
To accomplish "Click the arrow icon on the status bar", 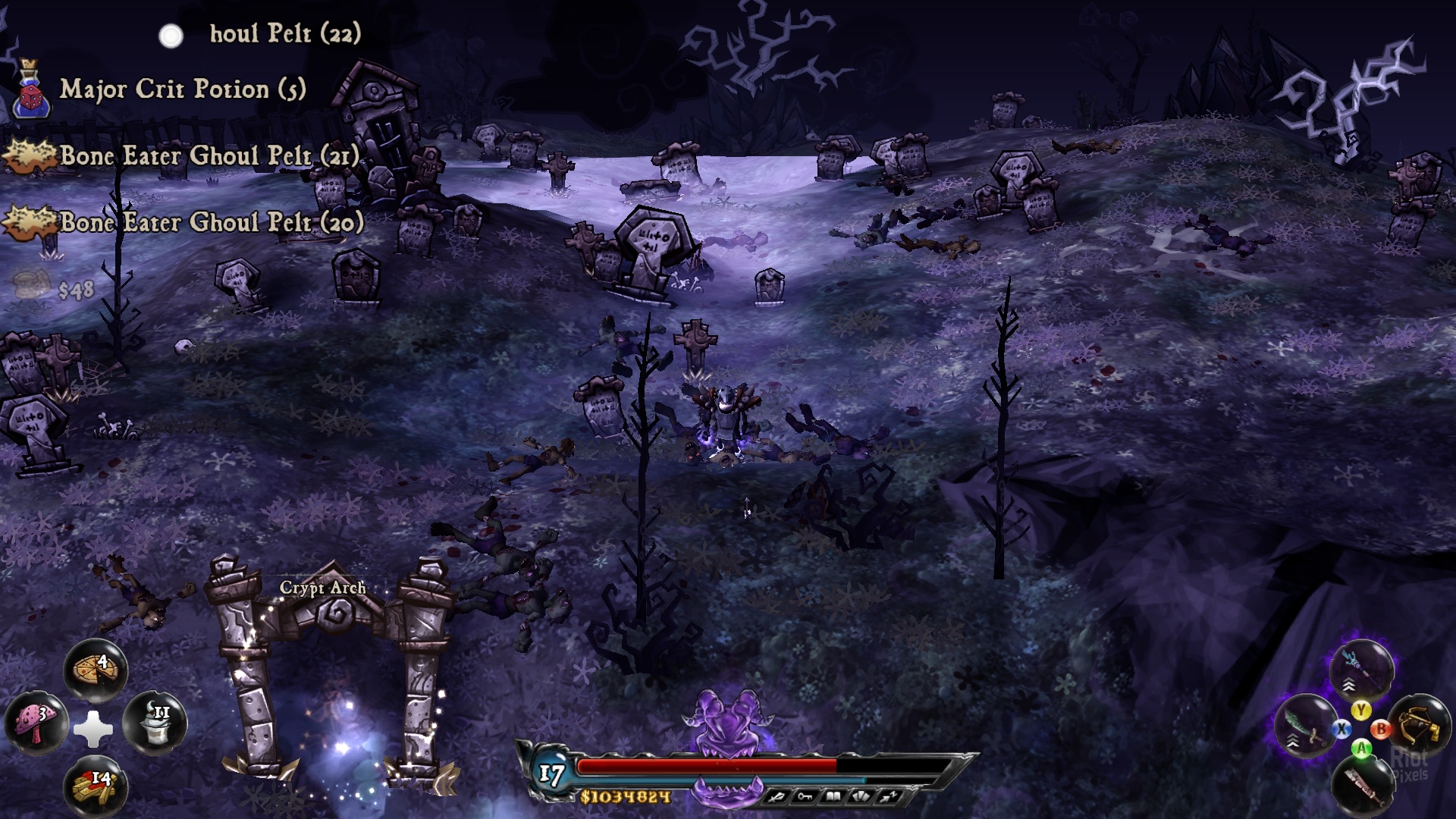I will tap(890, 796).
